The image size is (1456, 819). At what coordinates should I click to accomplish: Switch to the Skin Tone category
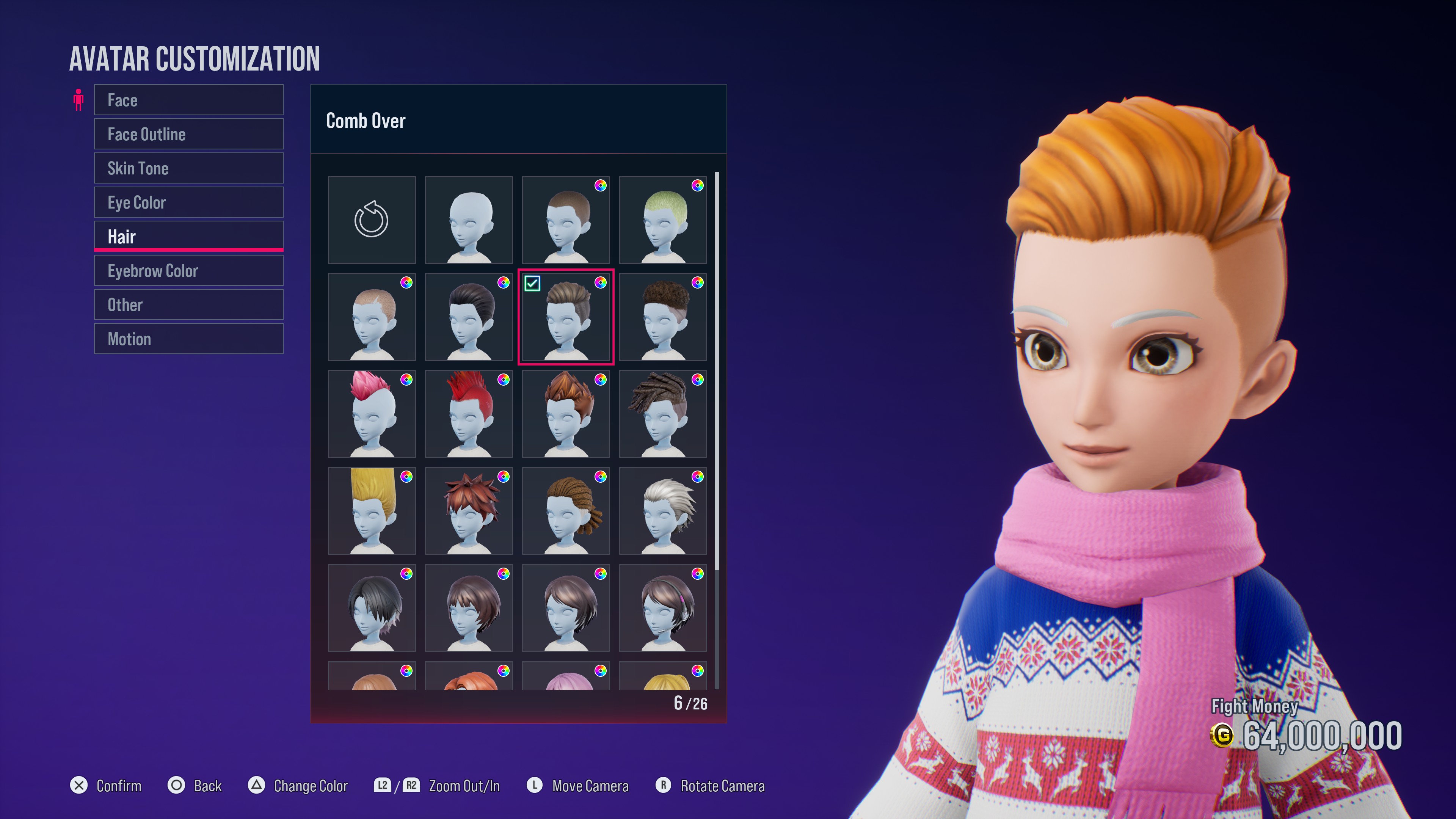pos(188,168)
